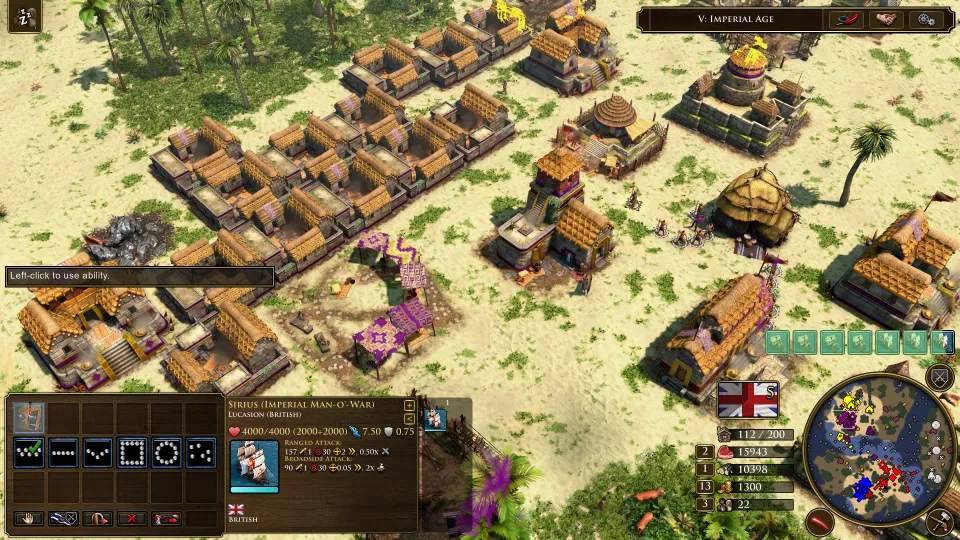Open the handshake diplomacy panel
This screenshot has width=960, height=540.
pos(886,19)
